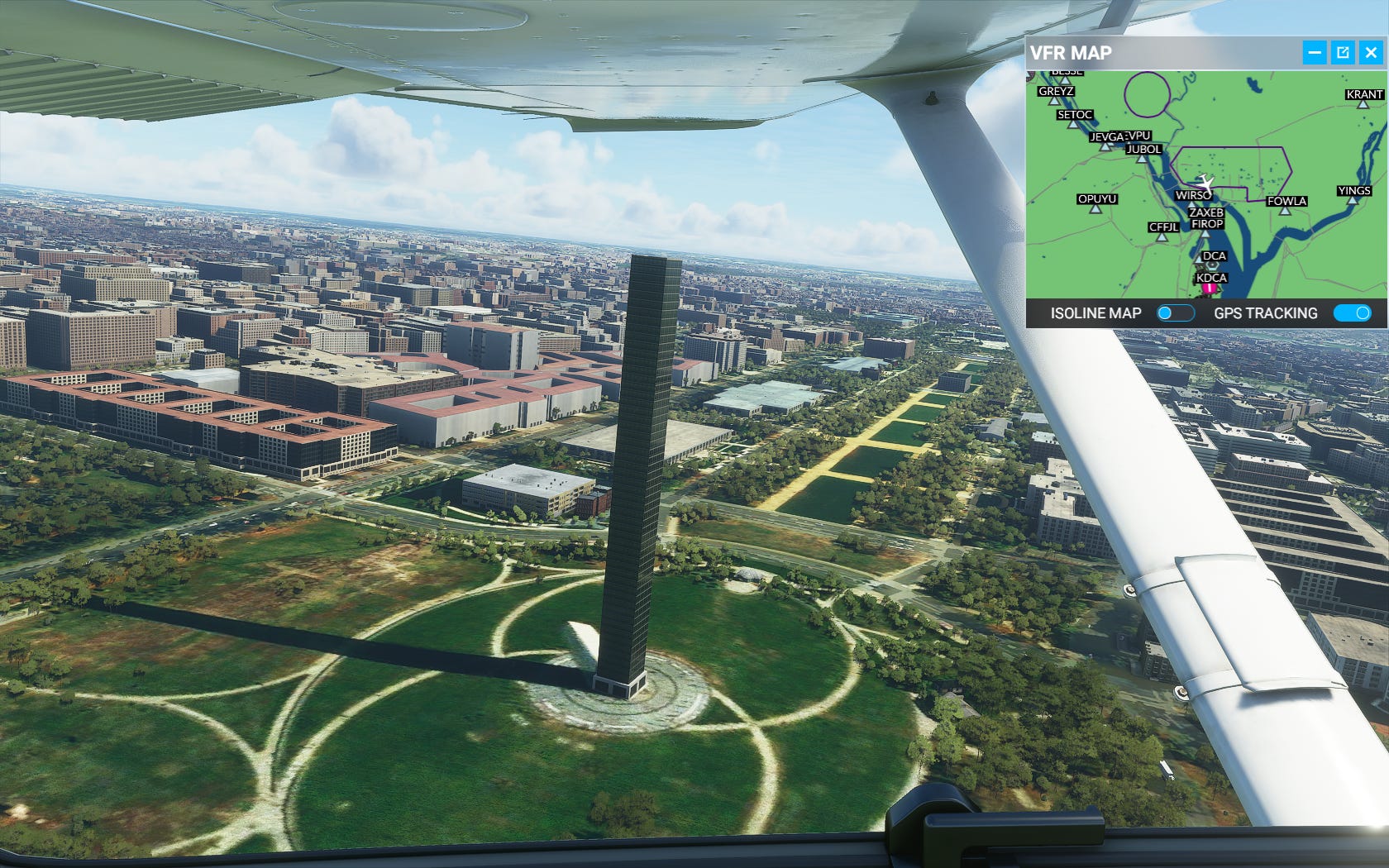Turn off GPS Tracking toggle
Viewport: 1389px width, 868px height.
click(x=1353, y=313)
